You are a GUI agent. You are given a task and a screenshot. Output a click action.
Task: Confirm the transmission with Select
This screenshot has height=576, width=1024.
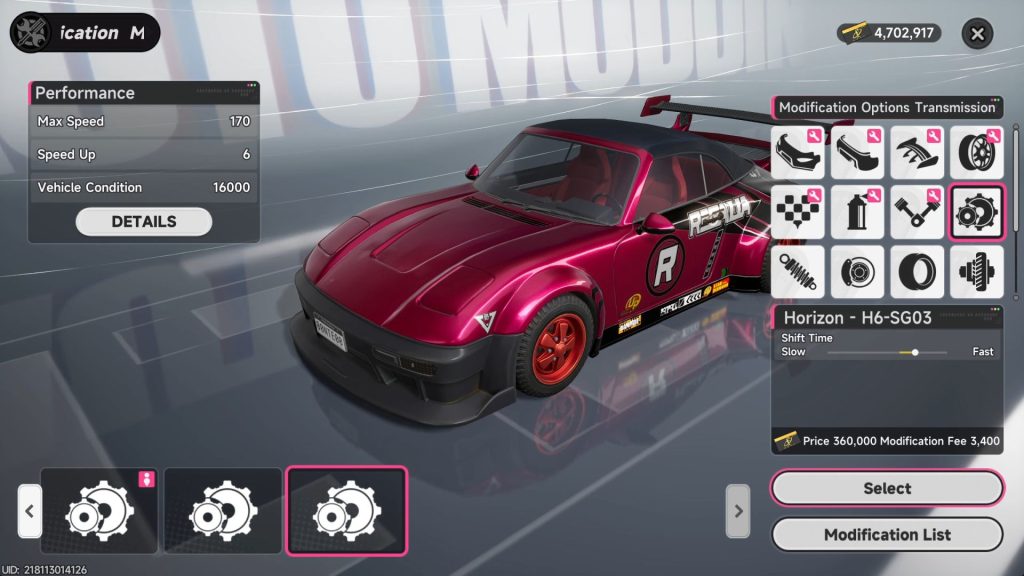pos(887,488)
